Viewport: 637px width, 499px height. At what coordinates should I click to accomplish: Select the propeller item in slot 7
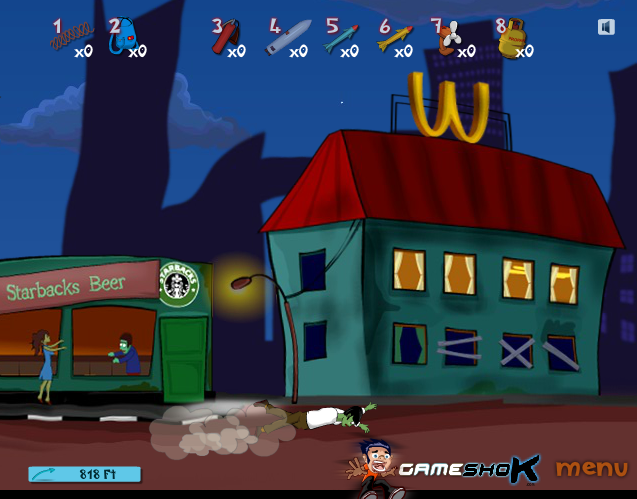[x=449, y=37]
